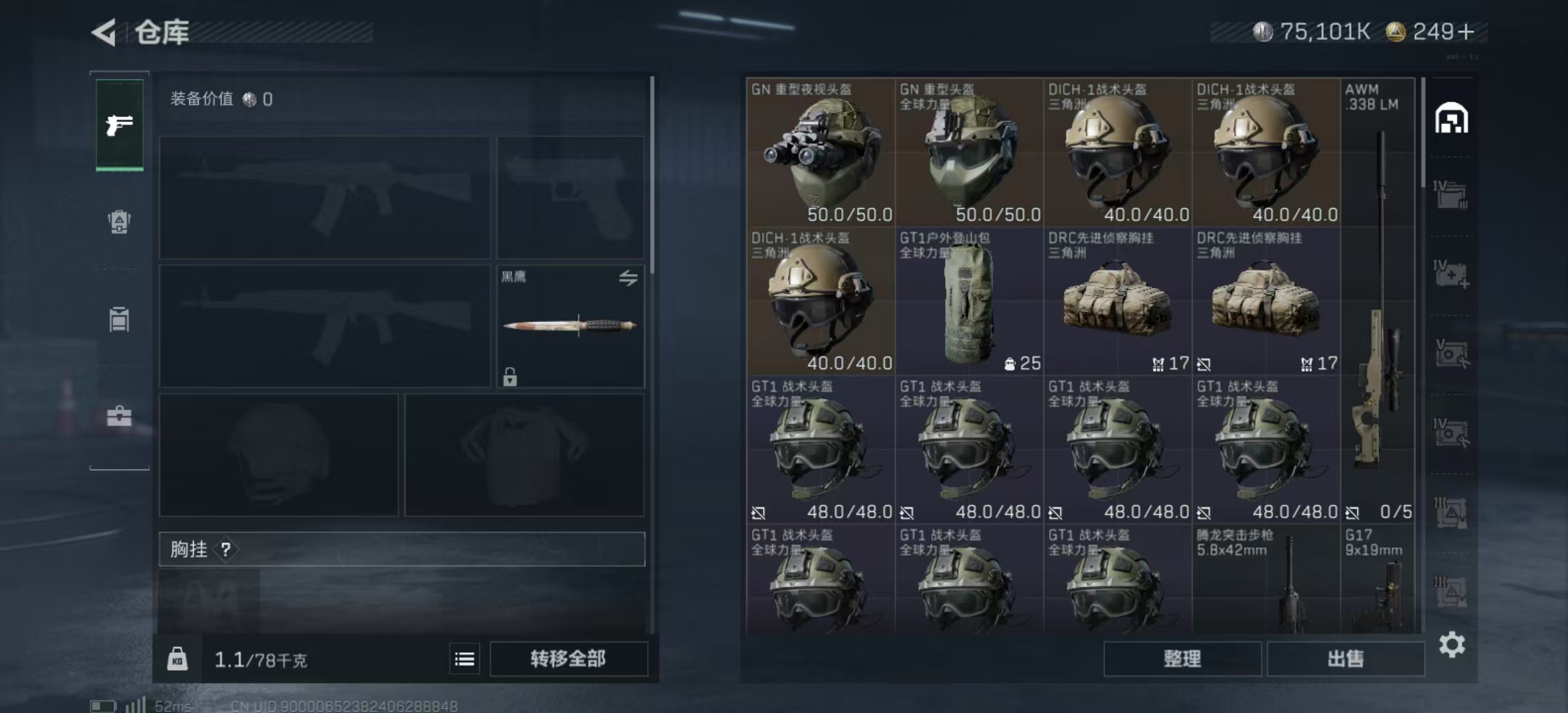Open the main stash house icon
Screen dimensions: 1568x713
tap(1451, 119)
